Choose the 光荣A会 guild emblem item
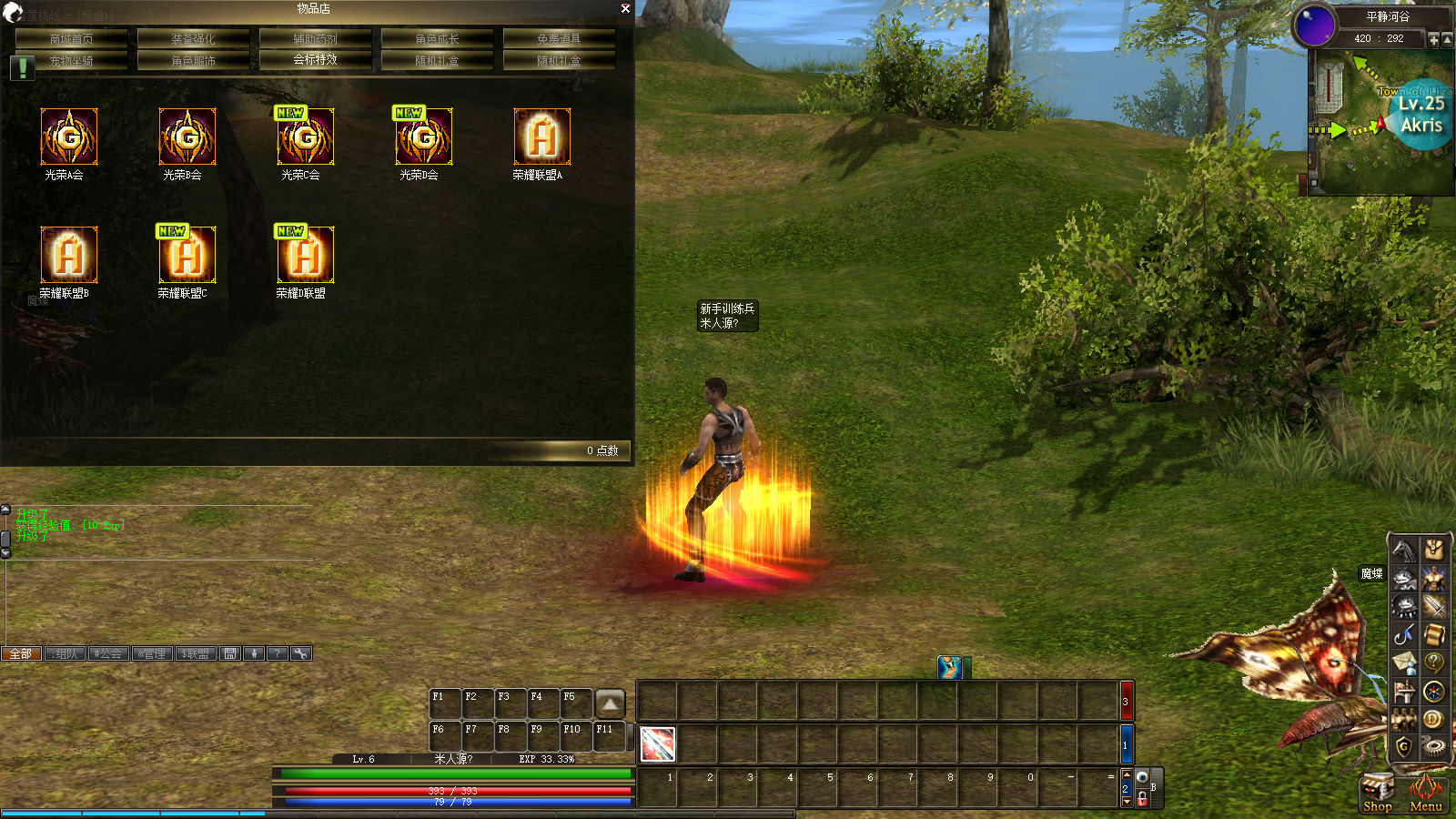 69,137
